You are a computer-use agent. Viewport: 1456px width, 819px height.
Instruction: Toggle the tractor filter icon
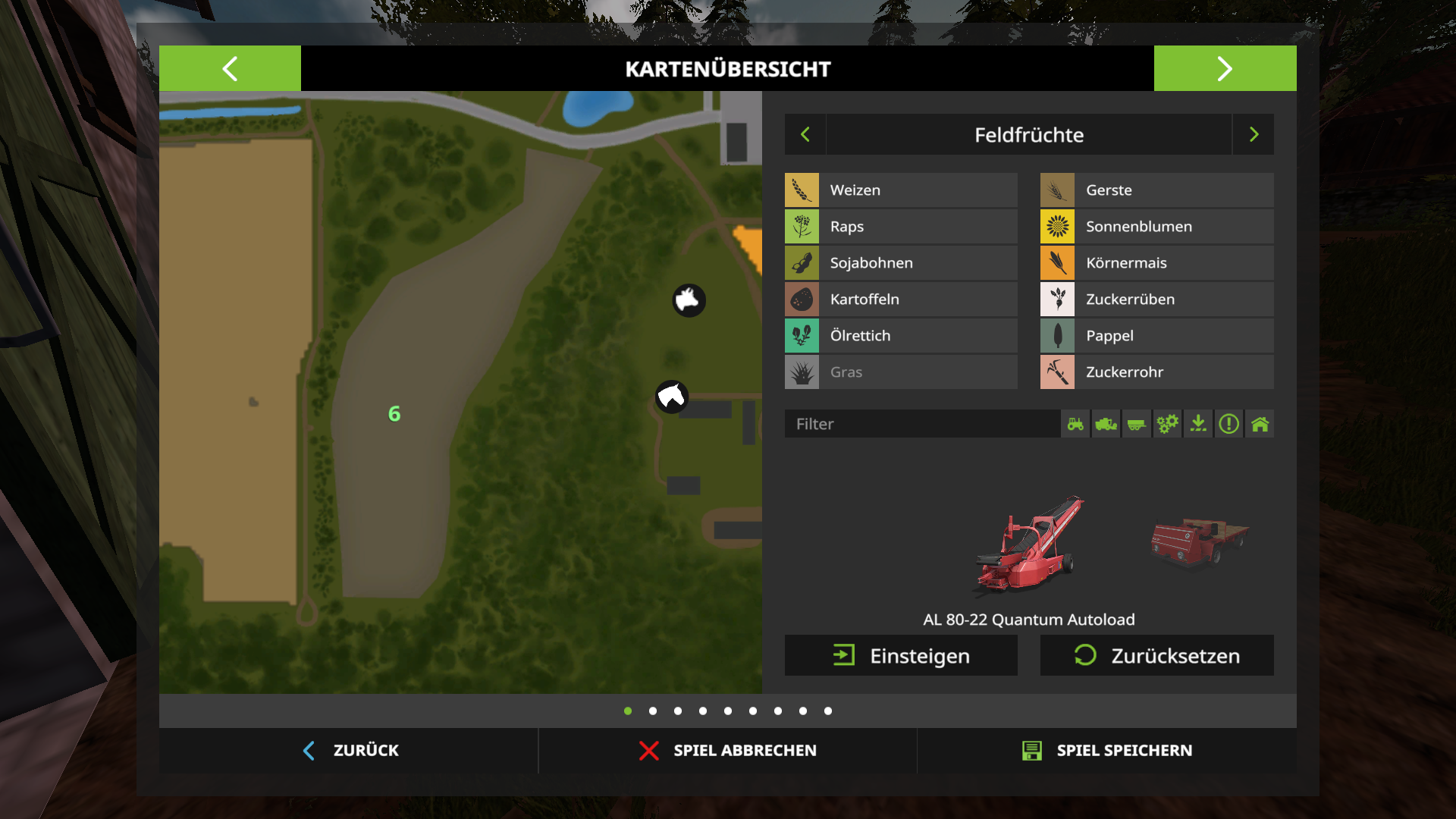1075,424
